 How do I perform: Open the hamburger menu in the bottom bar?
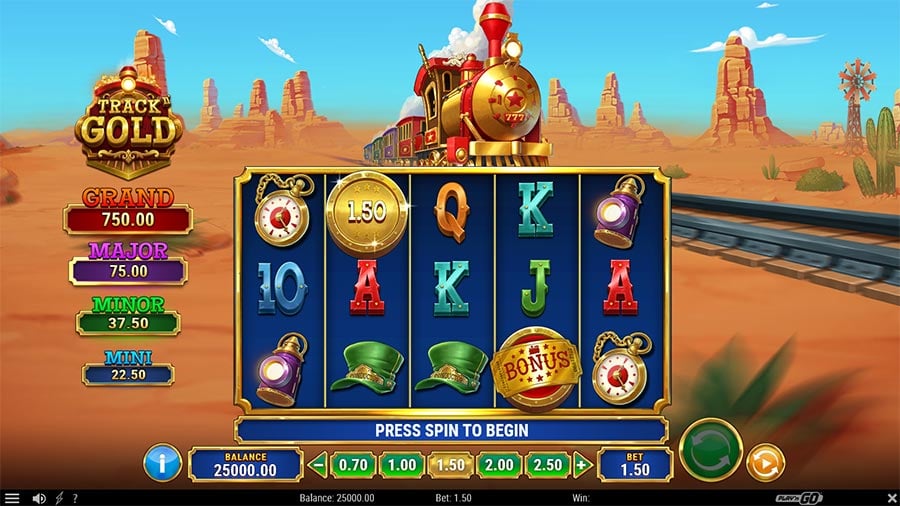[12, 498]
